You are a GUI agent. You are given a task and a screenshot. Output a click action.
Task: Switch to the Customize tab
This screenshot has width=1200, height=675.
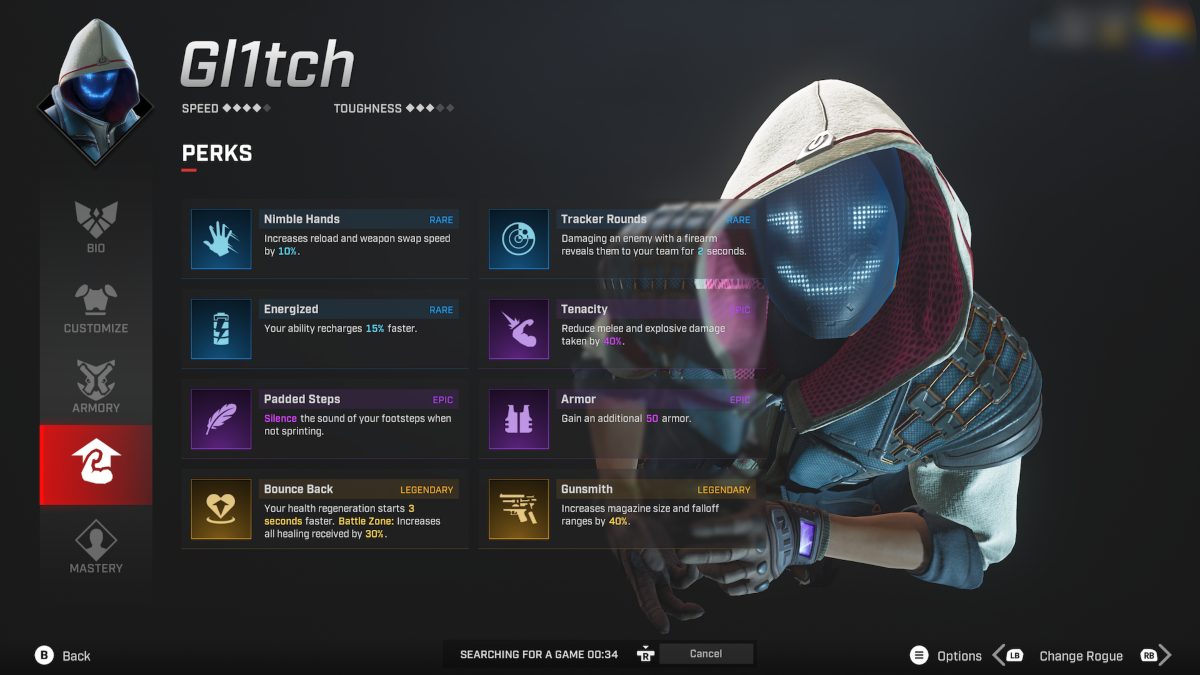[x=96, y=305]
